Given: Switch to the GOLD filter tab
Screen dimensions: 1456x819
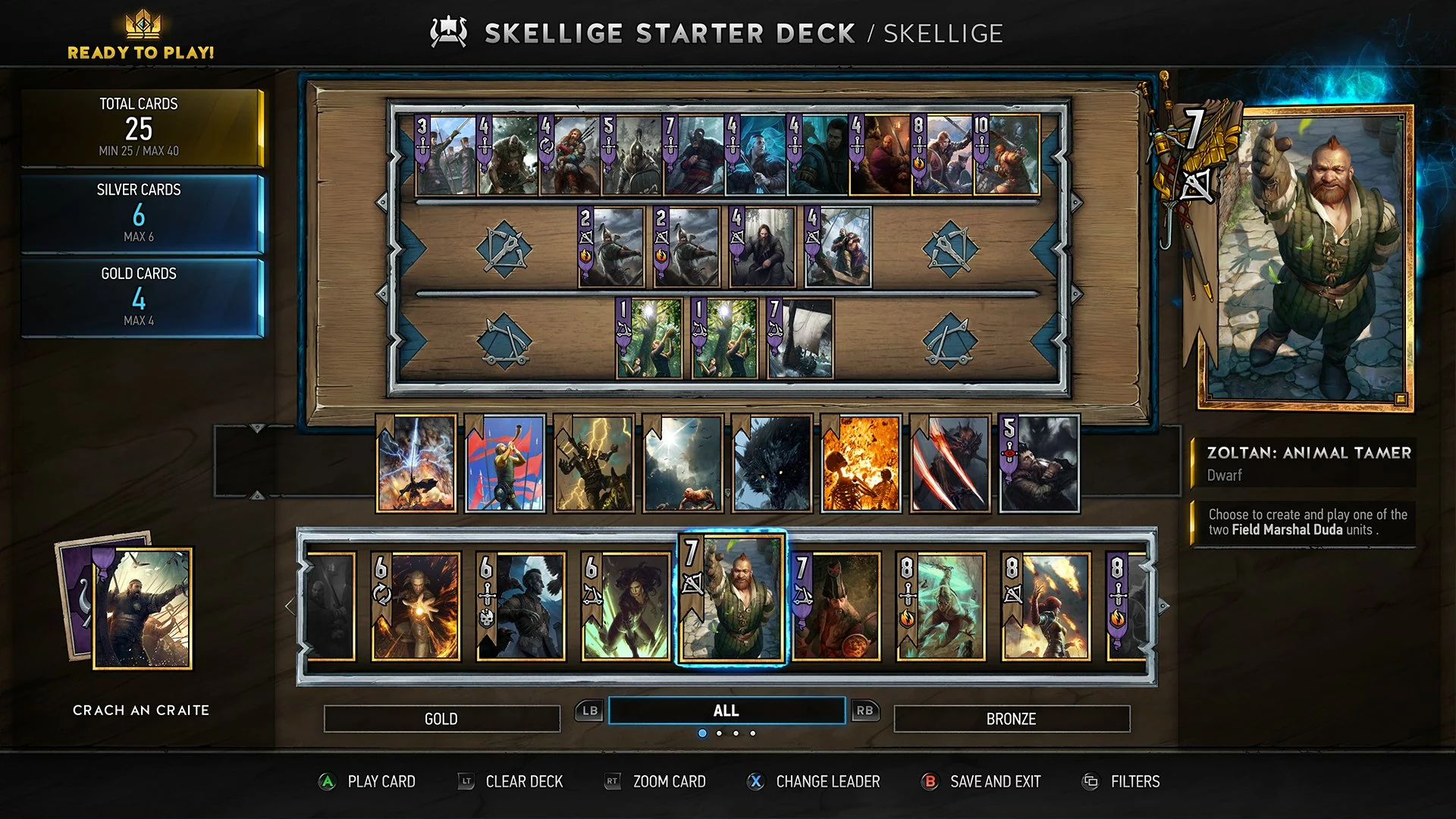Looking at the screenshot, I should pos(441,718).
